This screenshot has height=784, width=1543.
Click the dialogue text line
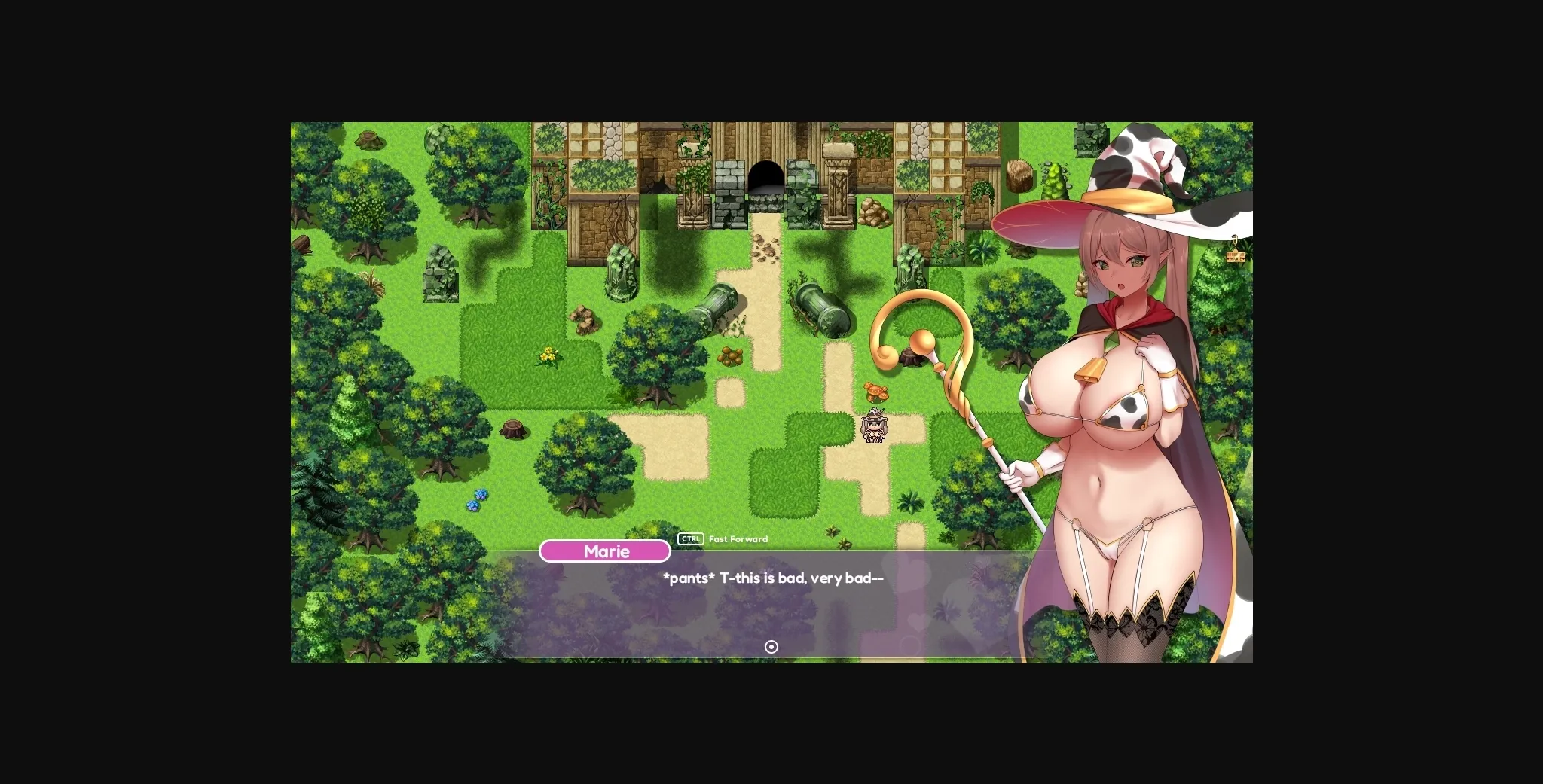tap(772, 578)
